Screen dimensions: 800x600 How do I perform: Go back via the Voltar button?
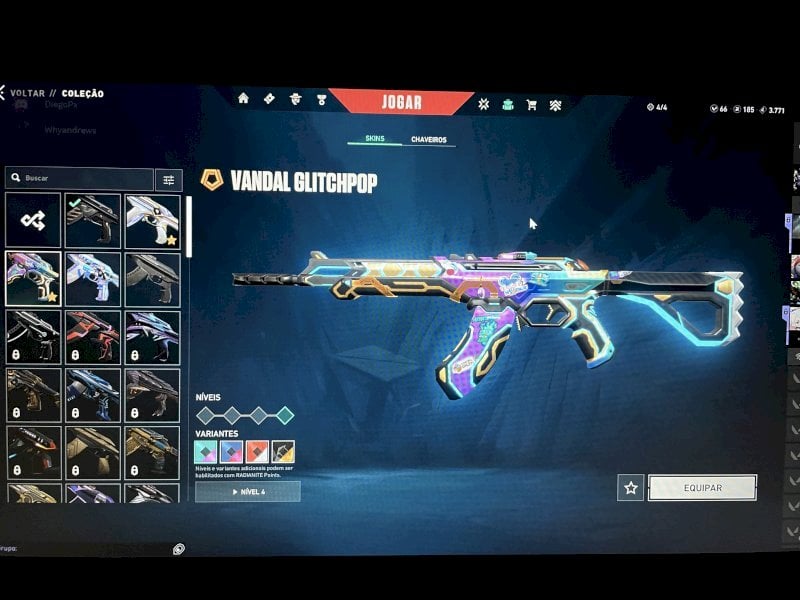(26, 93)
